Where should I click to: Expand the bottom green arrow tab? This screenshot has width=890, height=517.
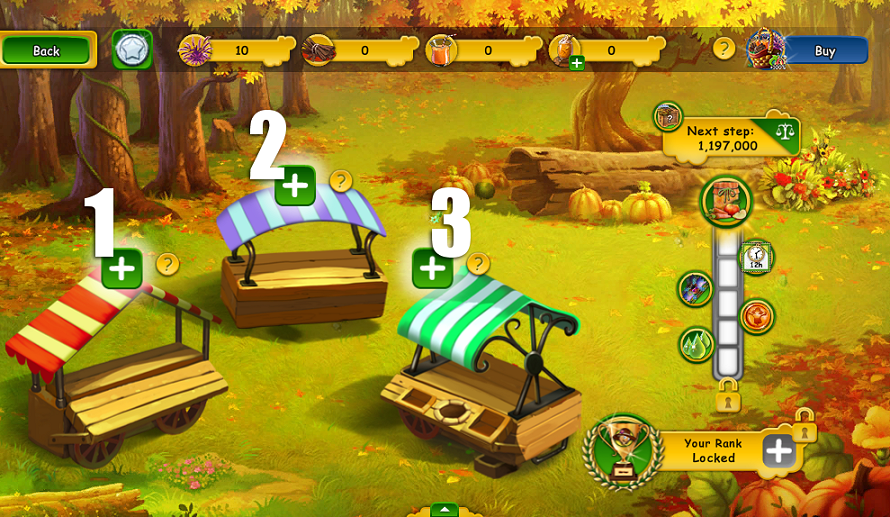coord(444,510)
